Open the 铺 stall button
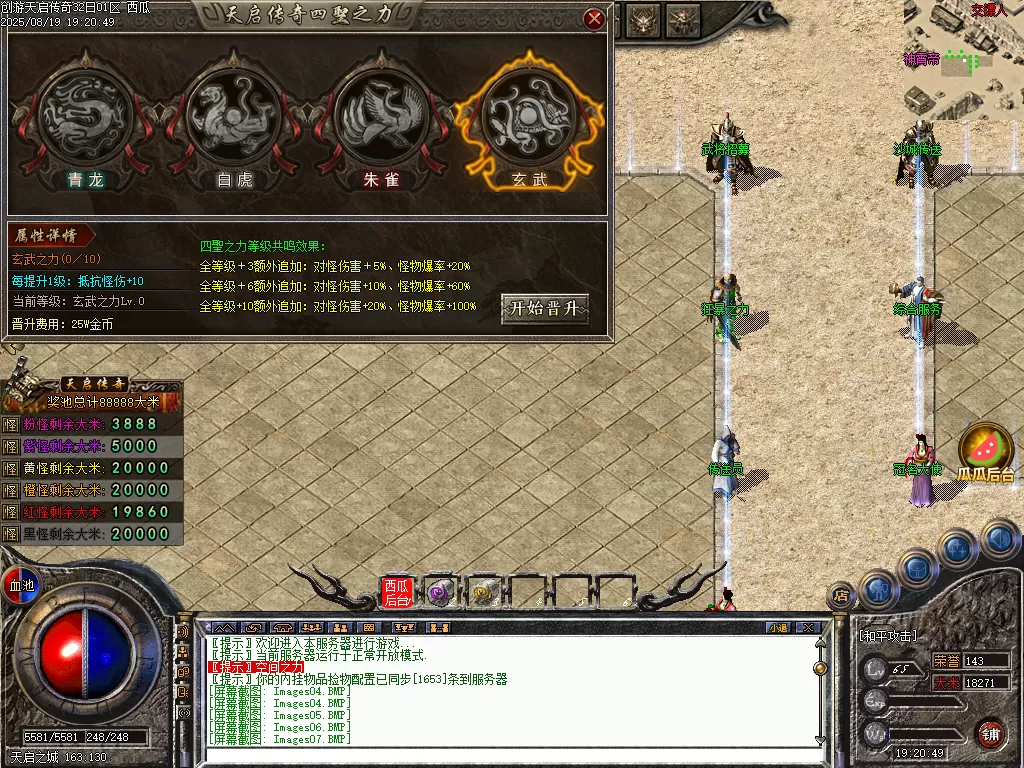The height and width of the screenshot is (768, 1024). pos(991,734)
